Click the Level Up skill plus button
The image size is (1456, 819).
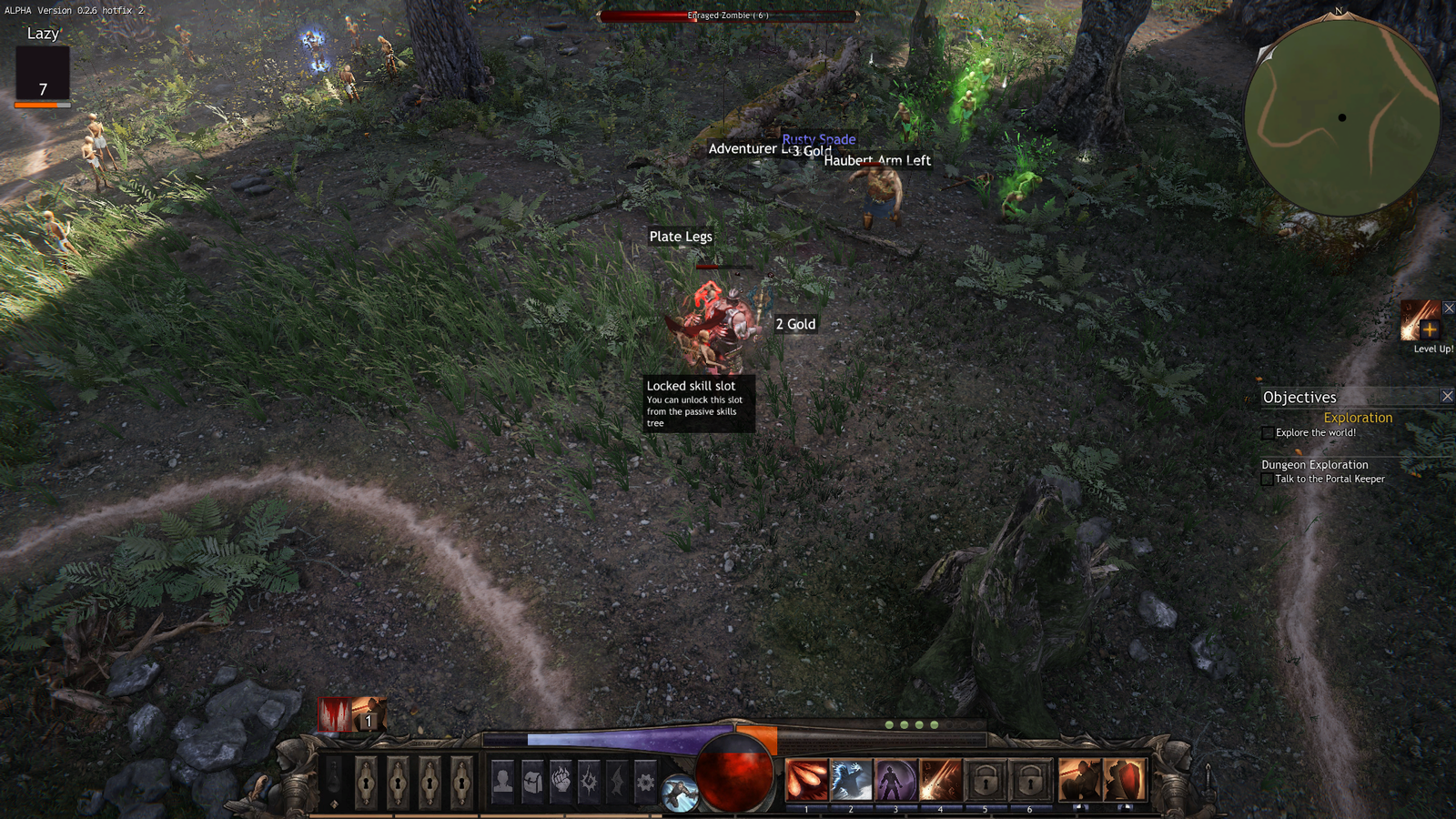[x=1429, y=329]
